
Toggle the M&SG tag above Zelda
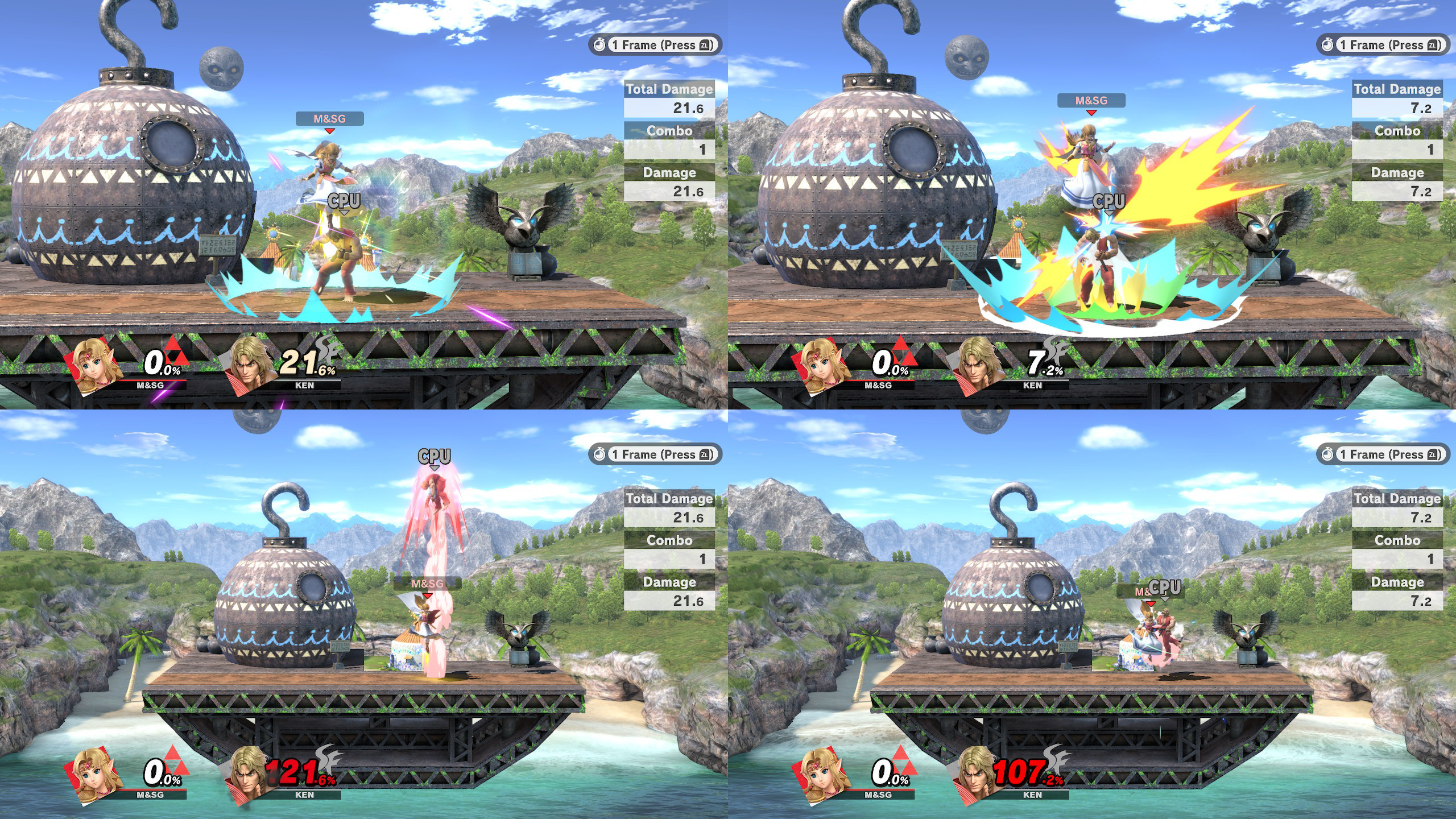tap(329, 119)
